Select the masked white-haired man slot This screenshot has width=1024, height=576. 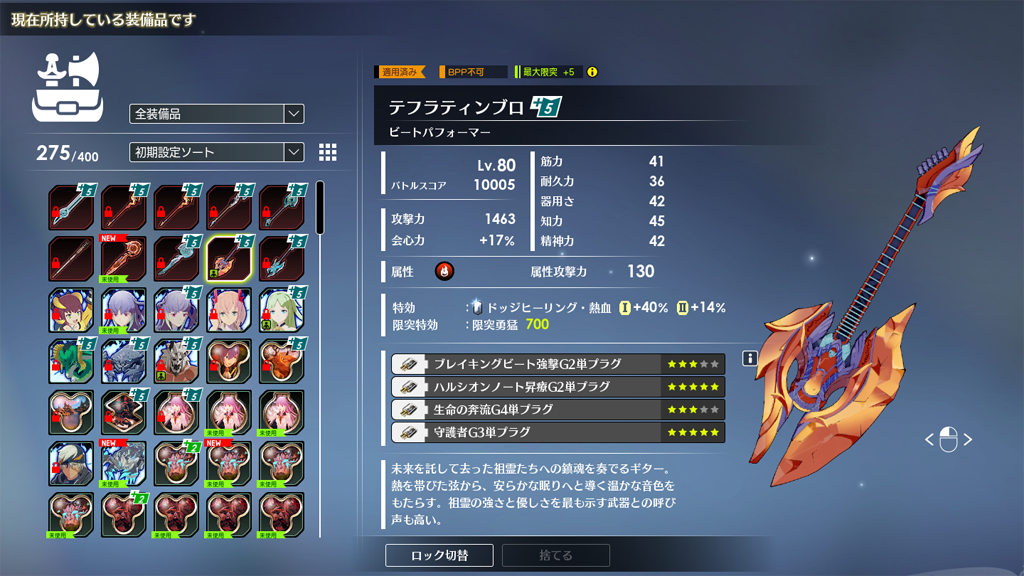pos(72,464)
